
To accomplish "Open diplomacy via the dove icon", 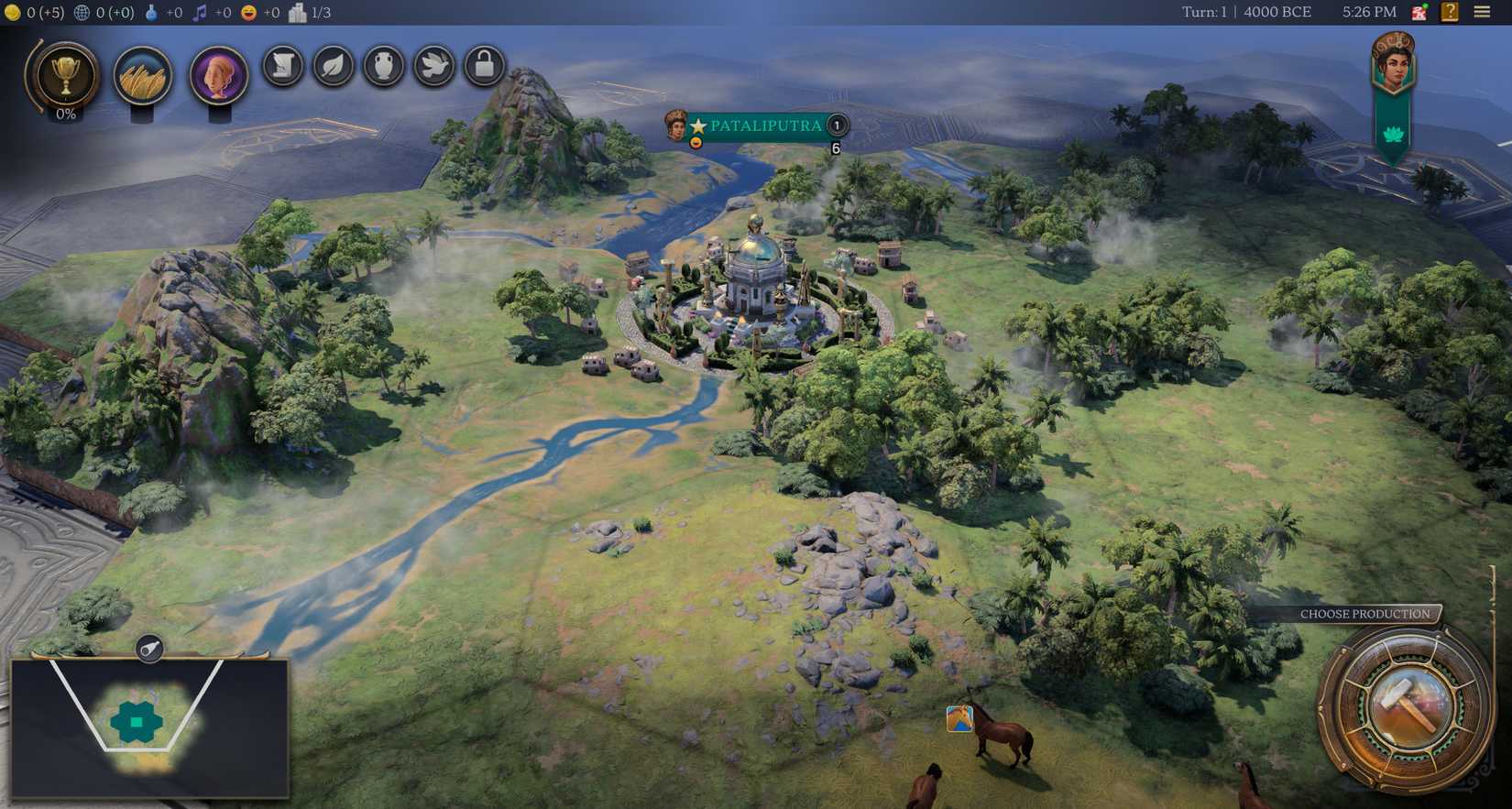I will pyautogui.click(x=433, y=66).
